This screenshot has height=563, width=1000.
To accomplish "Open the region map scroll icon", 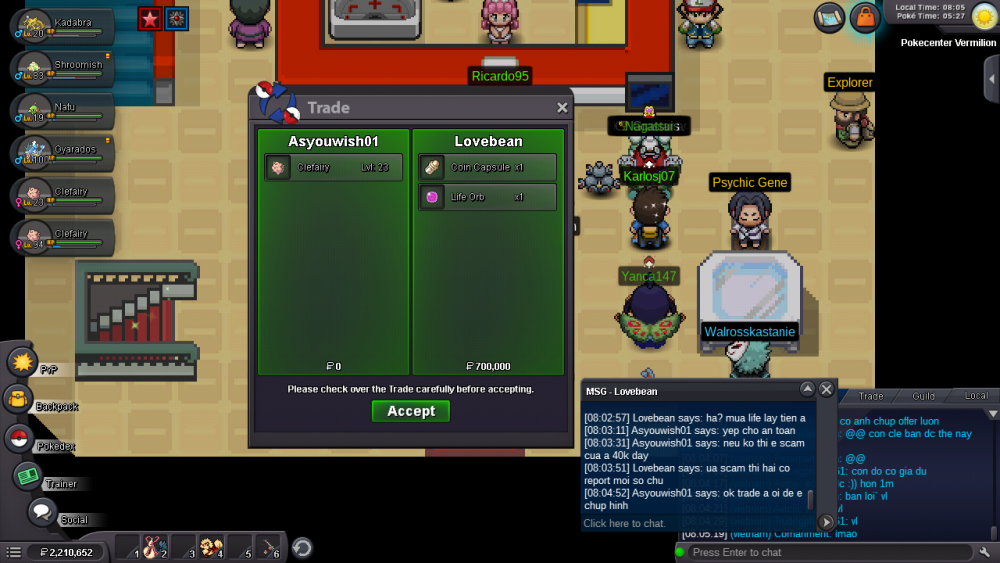I will [830, 17].
